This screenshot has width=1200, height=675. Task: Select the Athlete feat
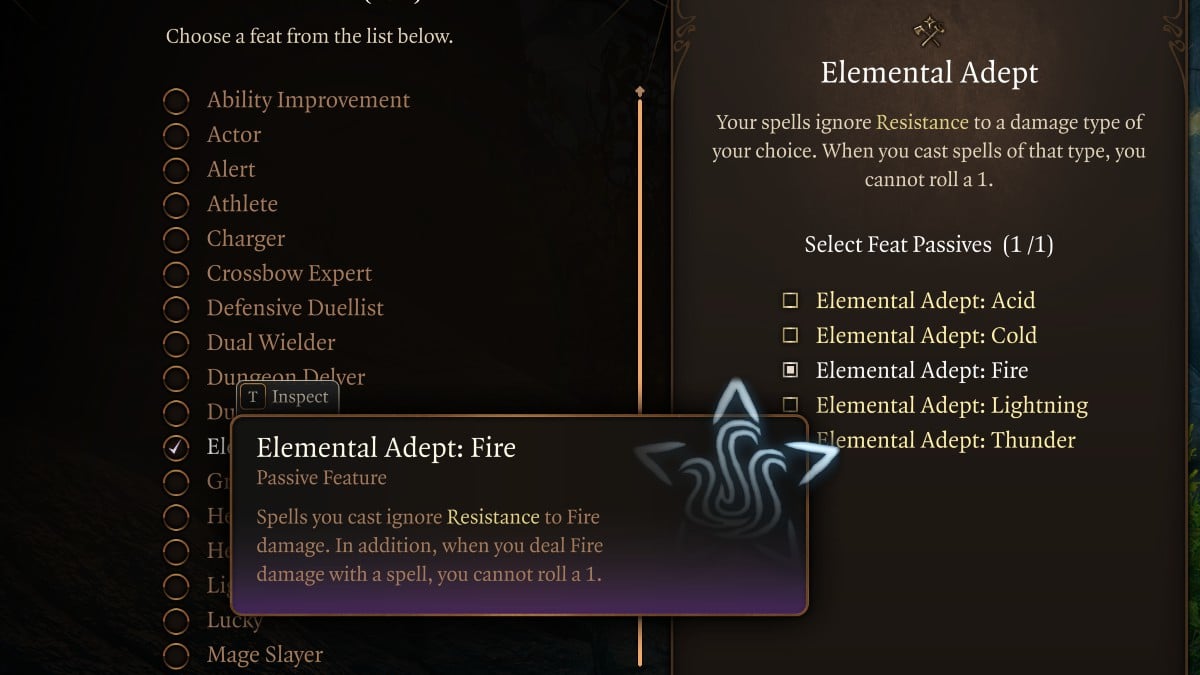pyautogui.click(x=176, y=205)
